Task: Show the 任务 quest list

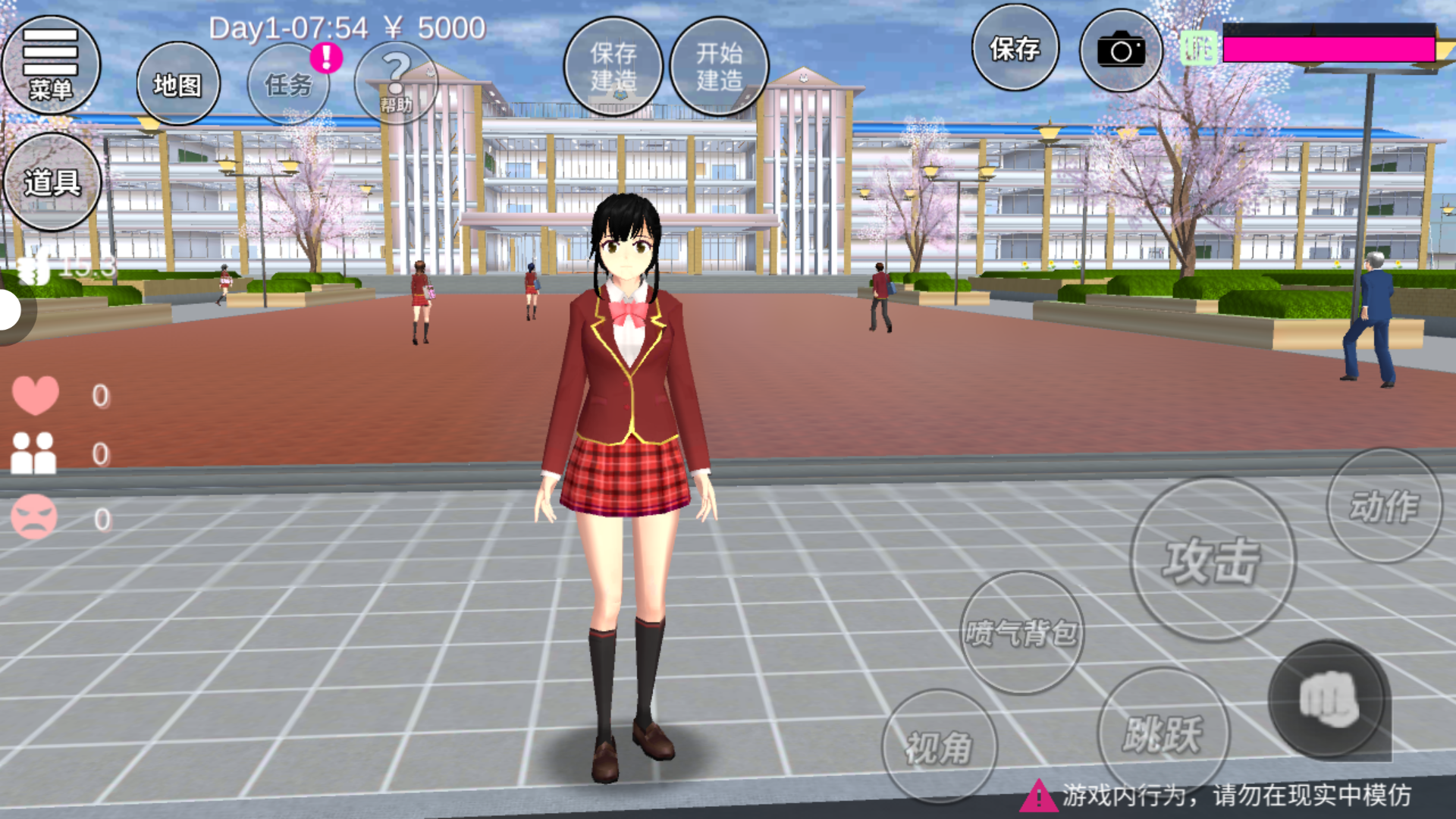Action: click(x=288, y=84)
